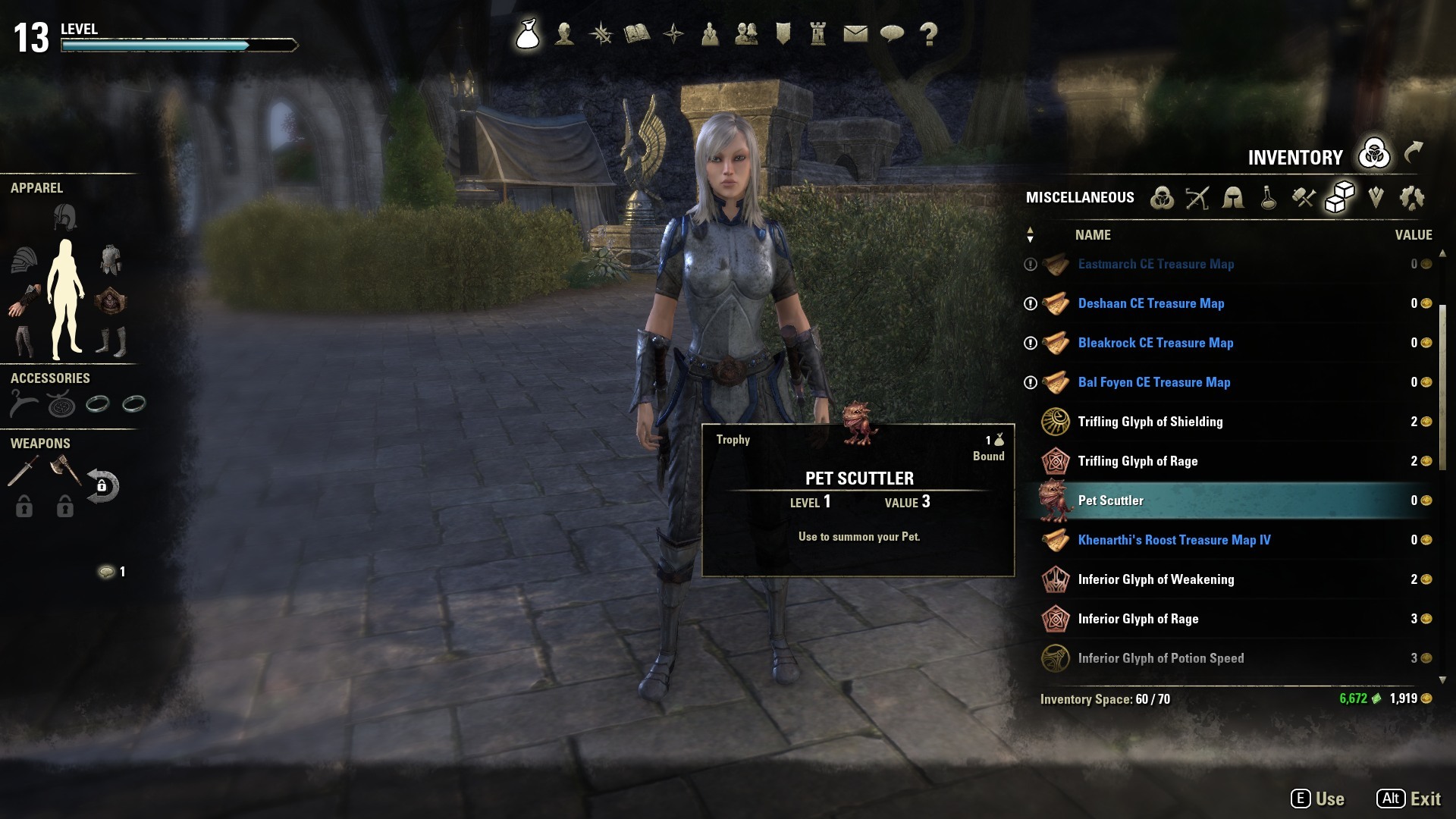Sort the inventory by Value column

click(x=1413, y=235)
